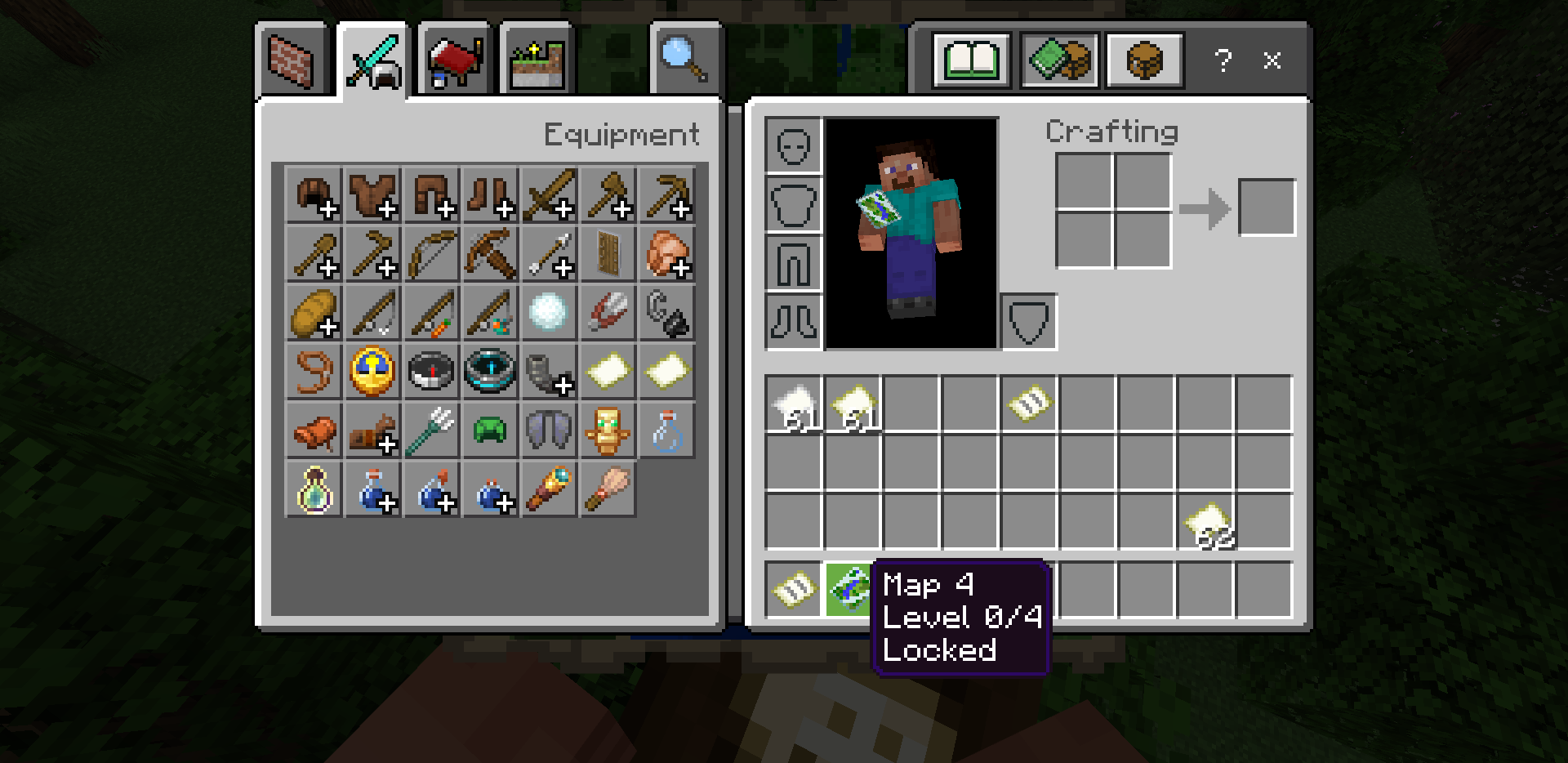The width and height of the screenshot is (1568, 763).
Task: Select the snowball item
Action: (x=549, y=313)
